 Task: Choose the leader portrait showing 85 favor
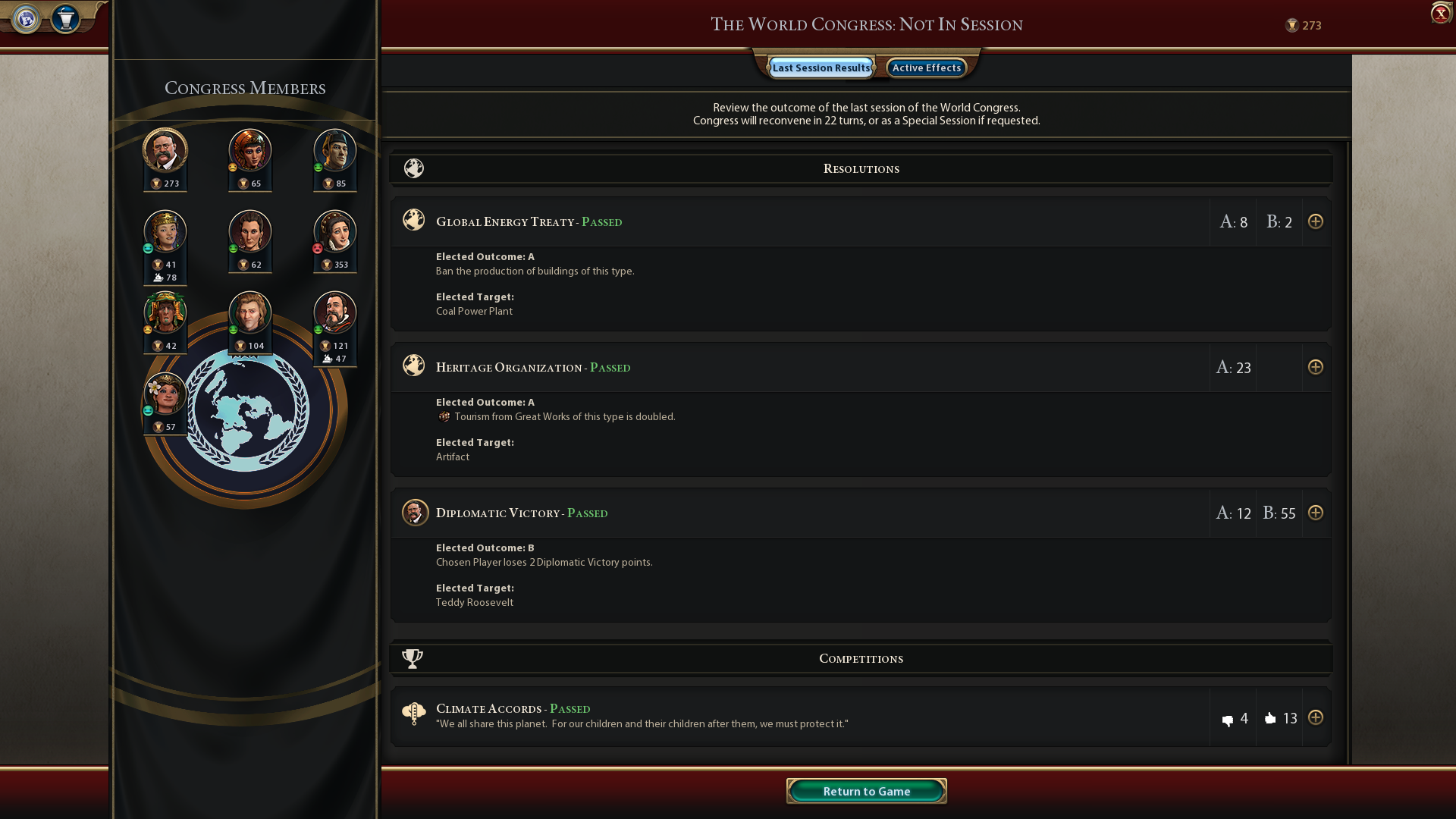[x=335, y=150]
